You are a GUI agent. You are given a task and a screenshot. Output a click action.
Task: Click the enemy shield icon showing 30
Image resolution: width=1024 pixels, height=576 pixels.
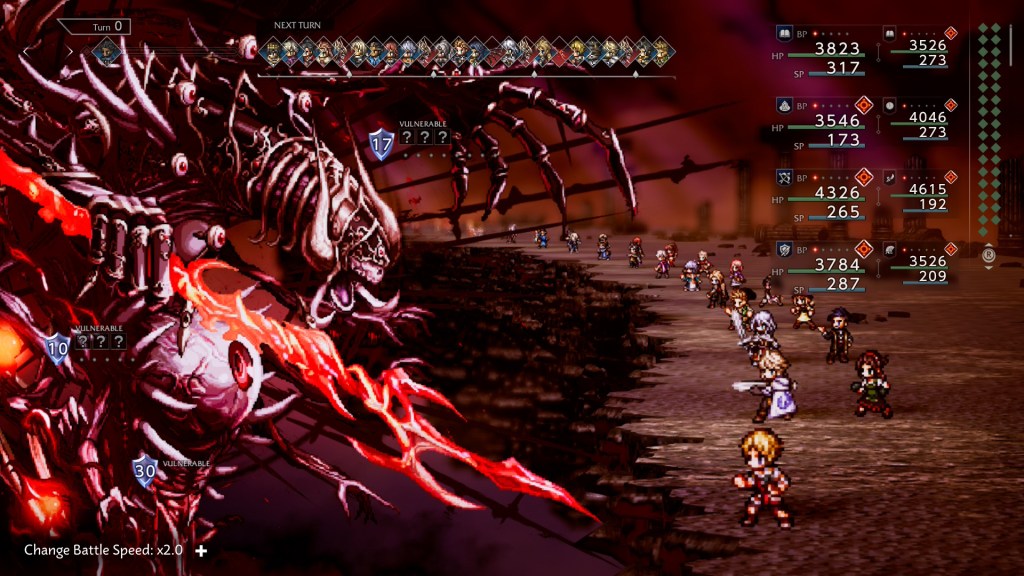pos(146,471)
